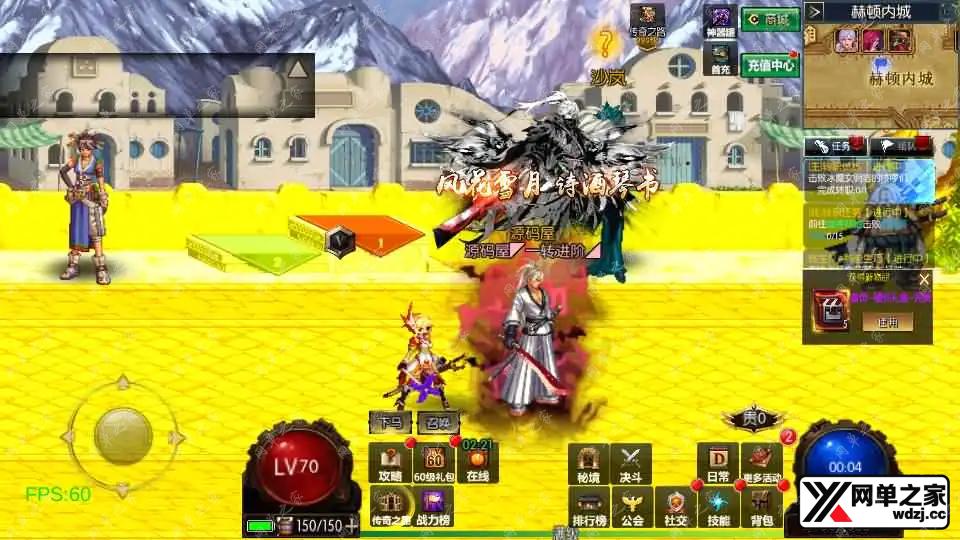This screenshot has height=540, width=960.
Task: Close the new item popup
Action: click(x=924, y=280)
